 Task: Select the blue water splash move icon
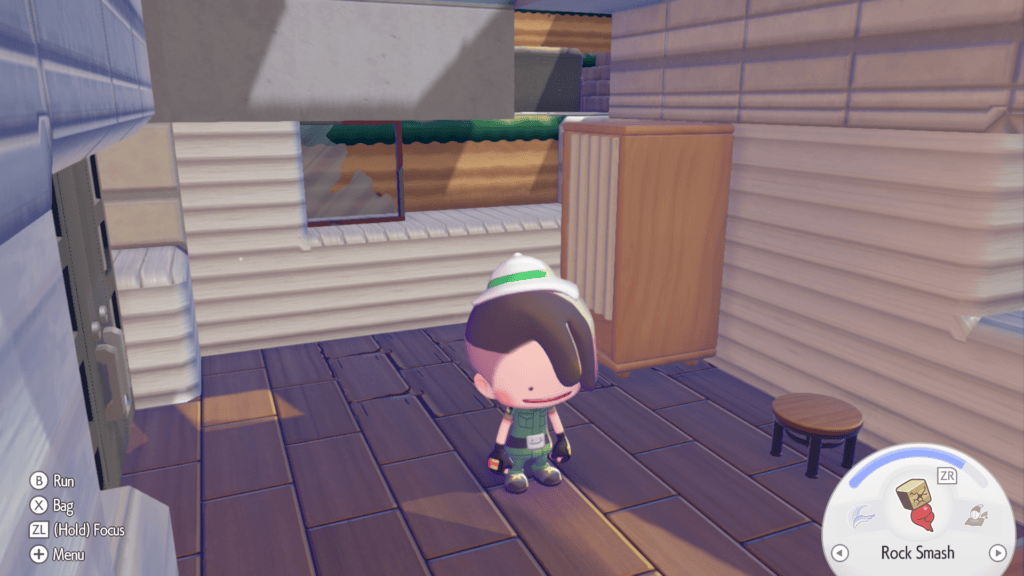tap(861, 516)
